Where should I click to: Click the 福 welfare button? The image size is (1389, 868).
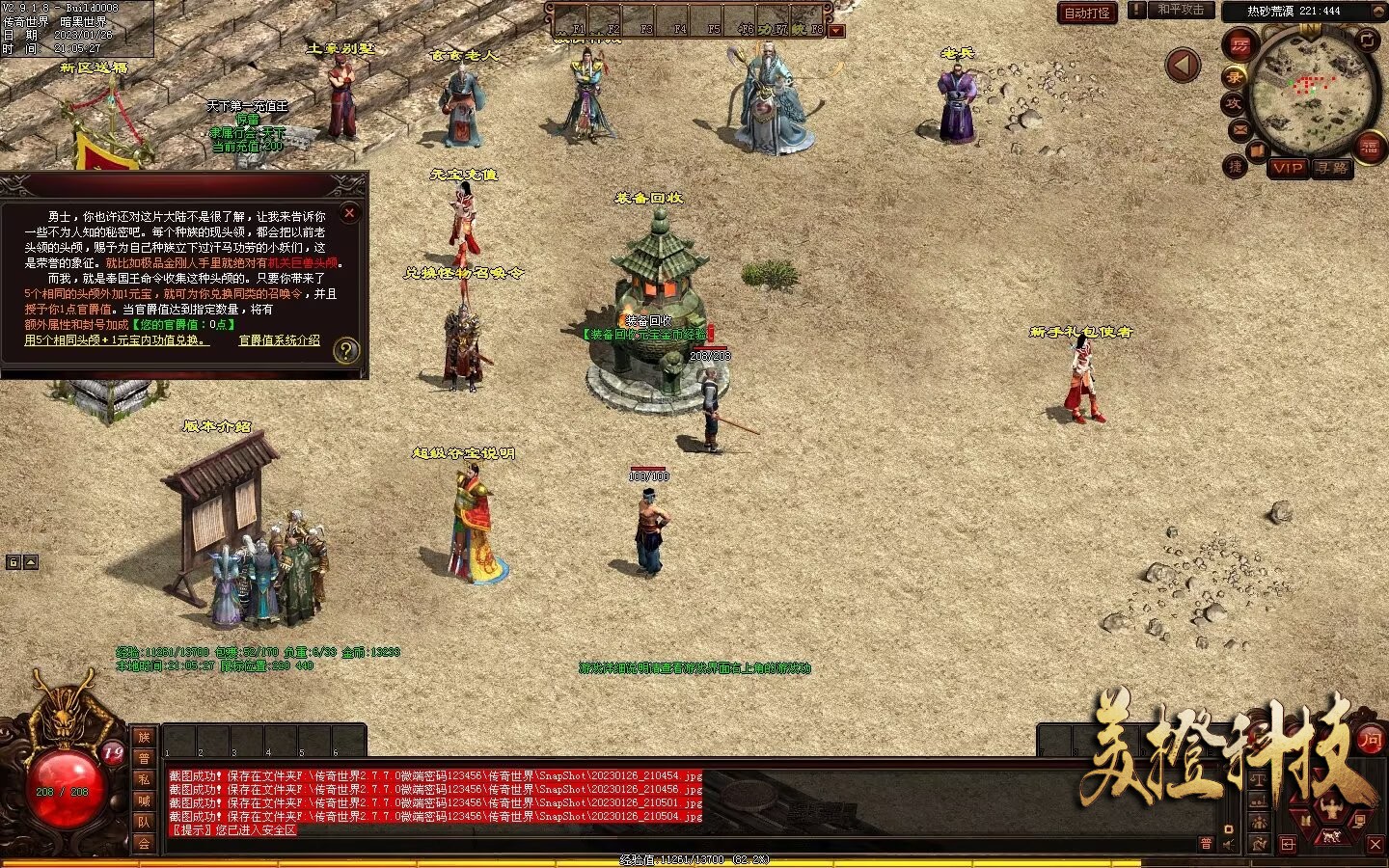(1370, 147)
